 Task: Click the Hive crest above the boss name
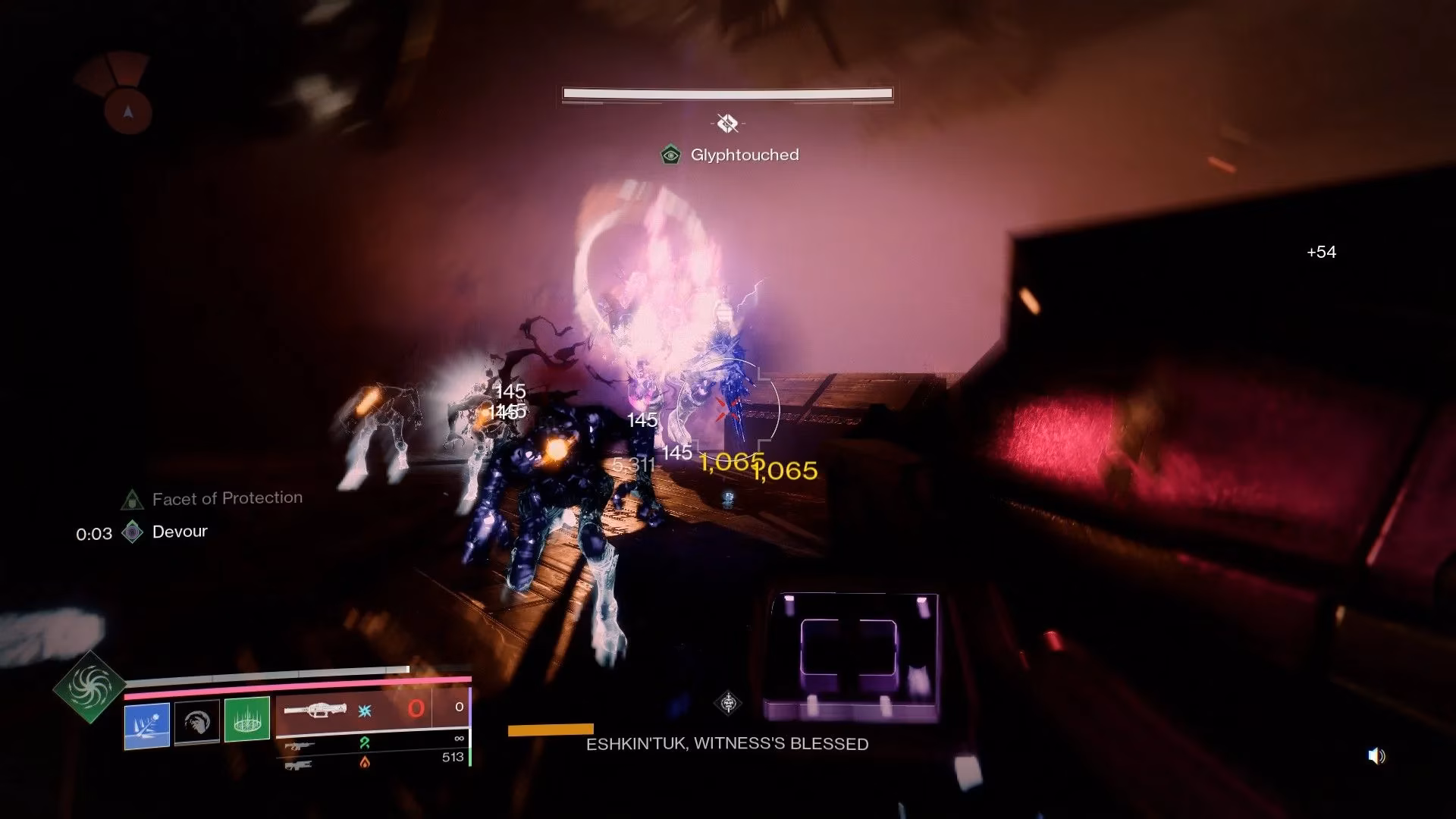coord(727,703)
